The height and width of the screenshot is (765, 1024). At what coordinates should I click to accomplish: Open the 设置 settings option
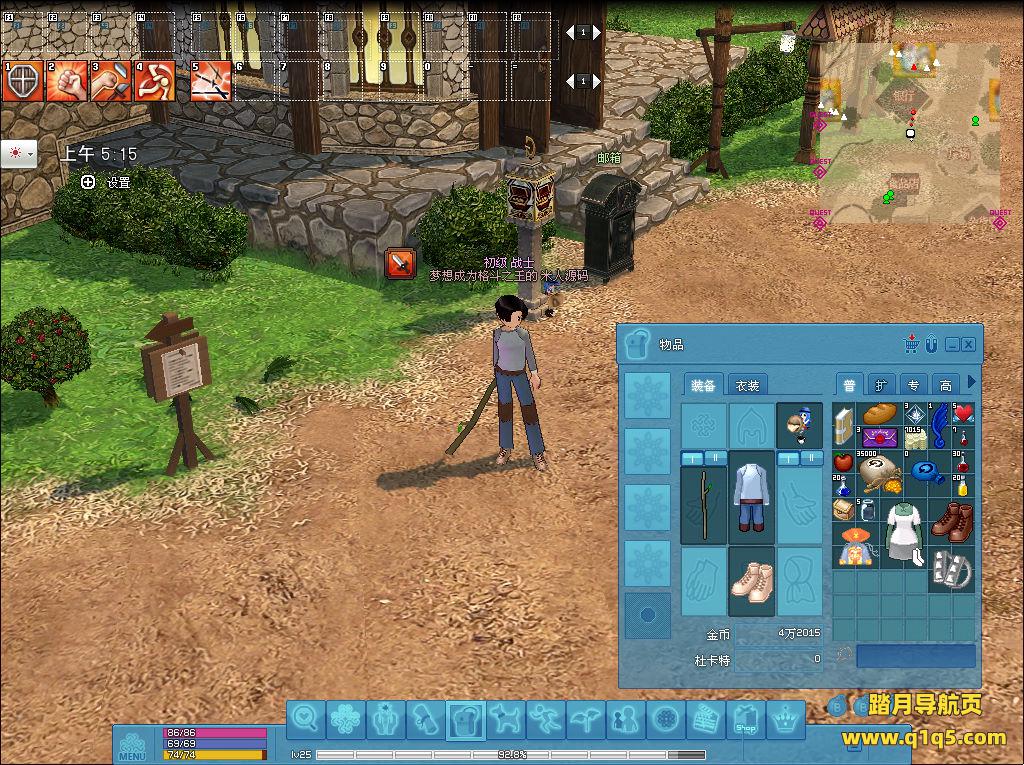click(x=107, y=183)
